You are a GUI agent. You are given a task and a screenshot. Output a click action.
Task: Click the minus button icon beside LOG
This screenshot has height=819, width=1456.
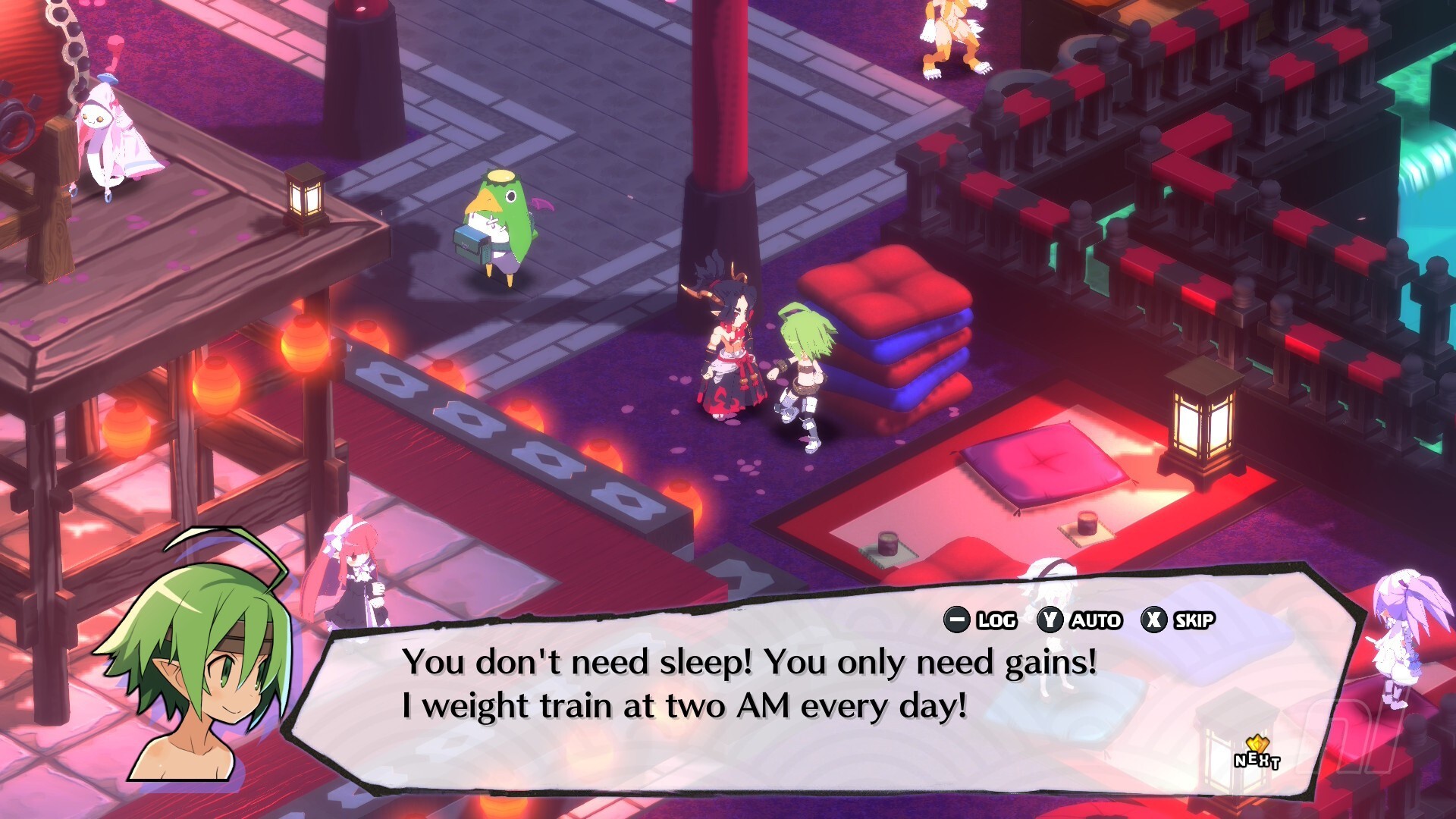(x=959, y=620)
